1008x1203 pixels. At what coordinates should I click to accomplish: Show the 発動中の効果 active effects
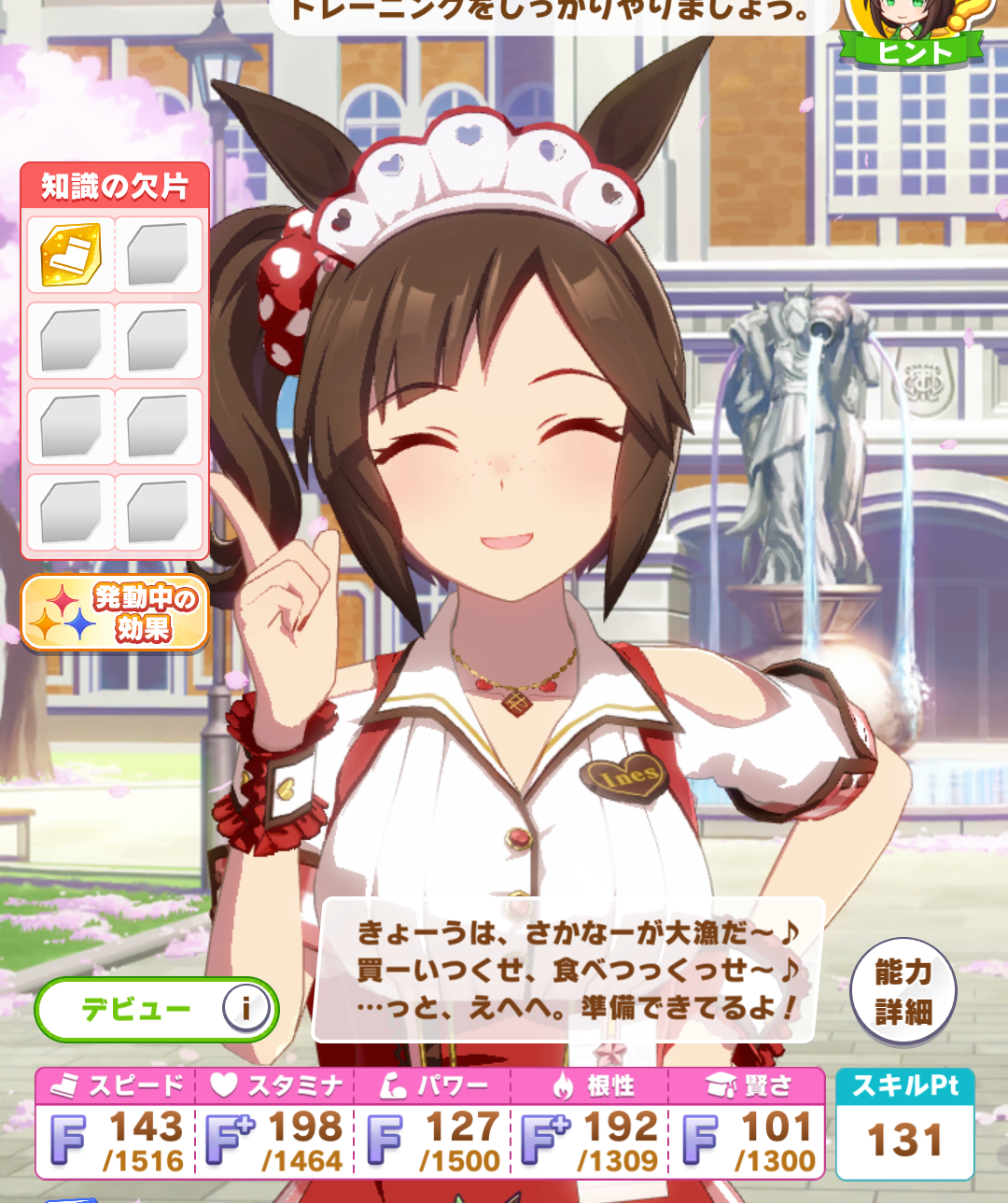tap(115, 612)
